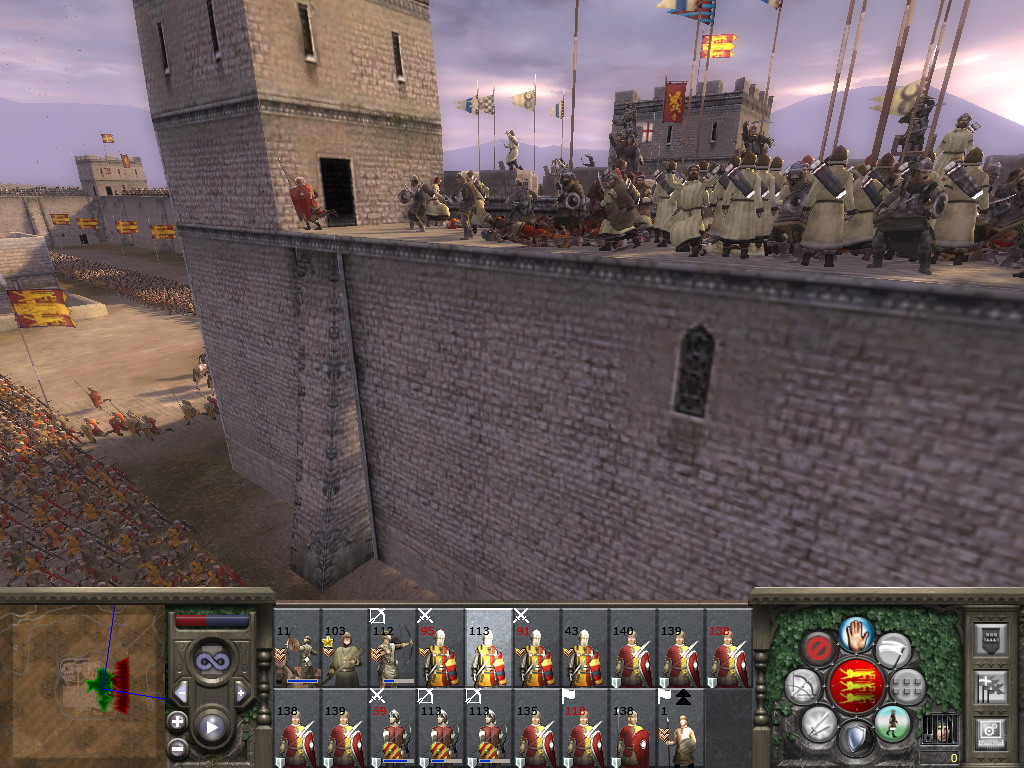1024x768 pixels.
Task: Select the hooded unit card with 103 men
Action: [345, 650]
